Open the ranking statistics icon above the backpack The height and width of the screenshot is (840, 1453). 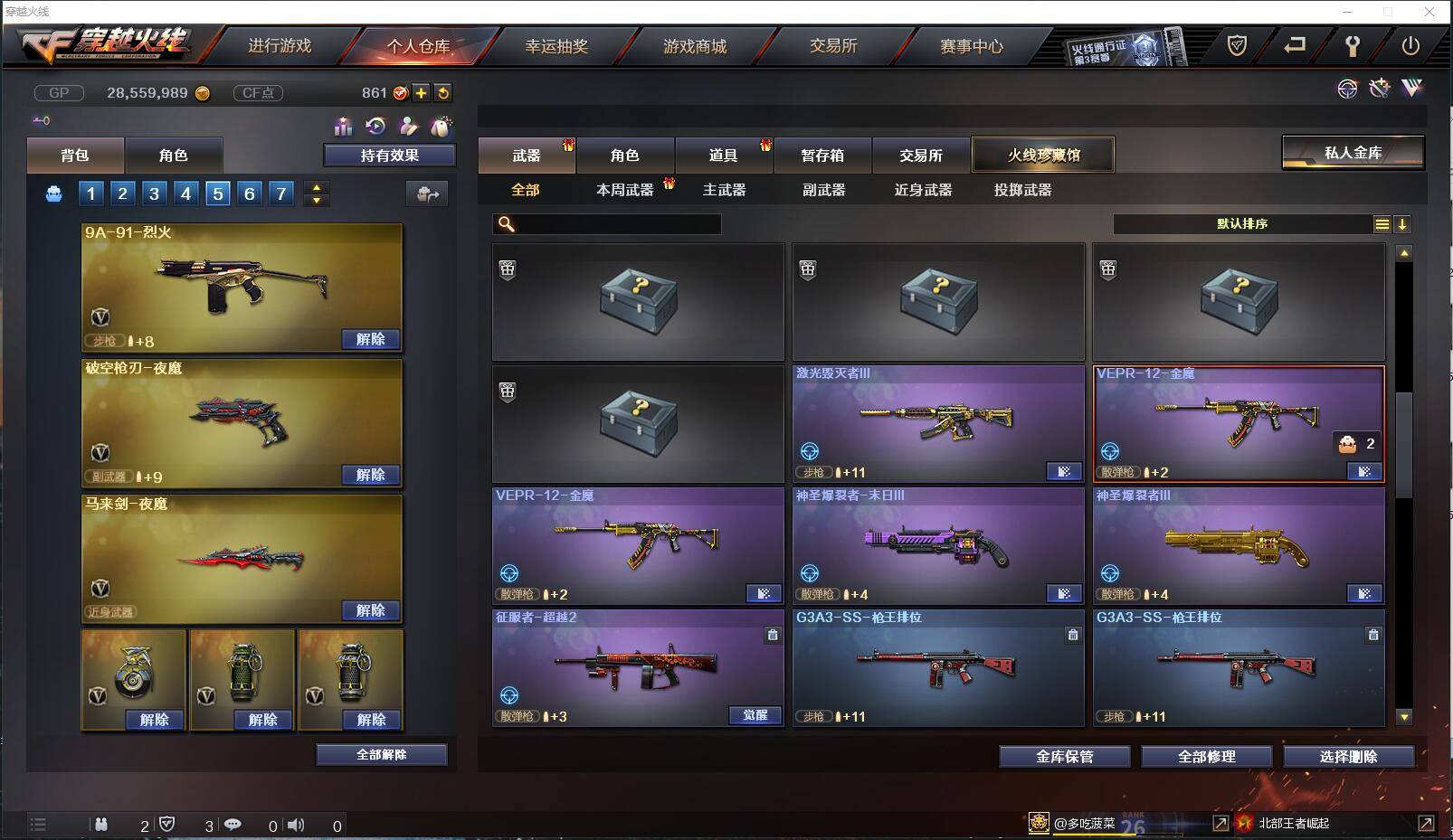click(344, 127)
